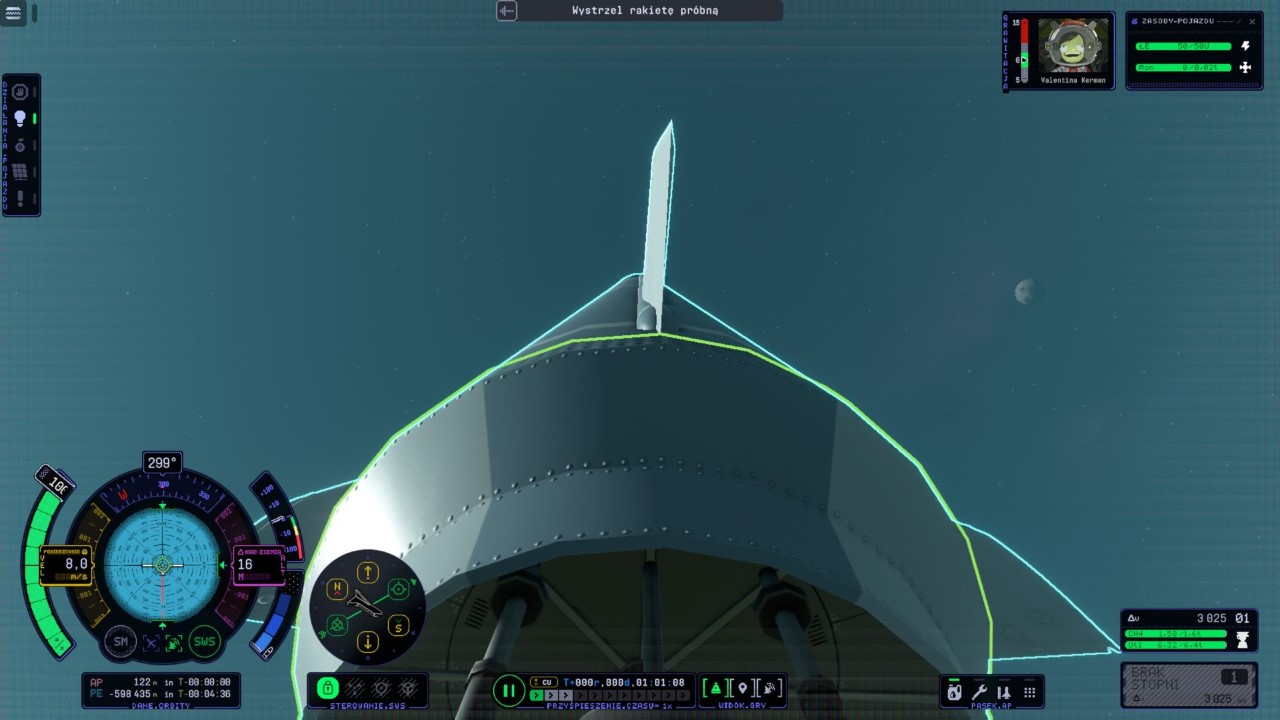Viewport: 1280px width, 720px height.
Task: Expand stage number 1 in the staging panel
Action: pyautogui.click(x=1234, y=676)
